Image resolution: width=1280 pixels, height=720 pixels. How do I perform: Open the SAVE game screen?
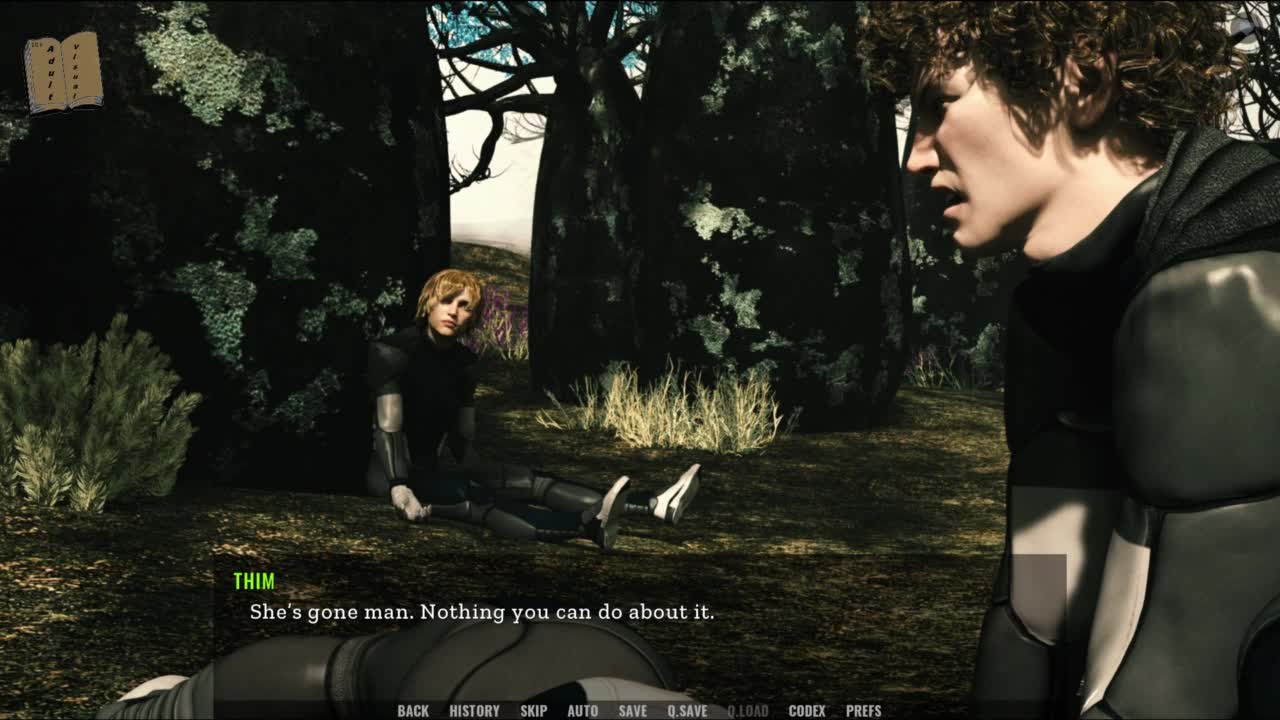coord(632,711)
